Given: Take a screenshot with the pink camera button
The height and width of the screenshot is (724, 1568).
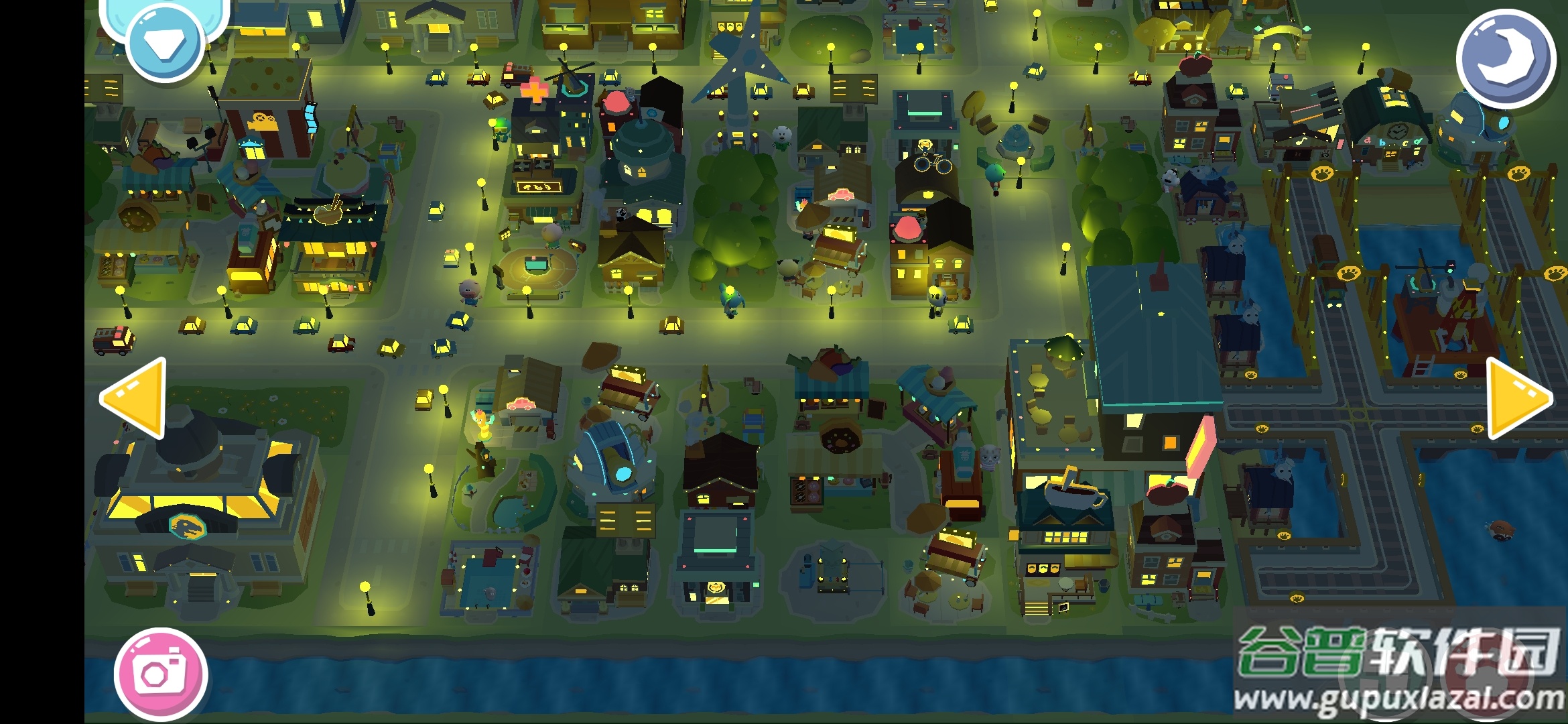Looking at the screenshot, I should pos(161,674).
